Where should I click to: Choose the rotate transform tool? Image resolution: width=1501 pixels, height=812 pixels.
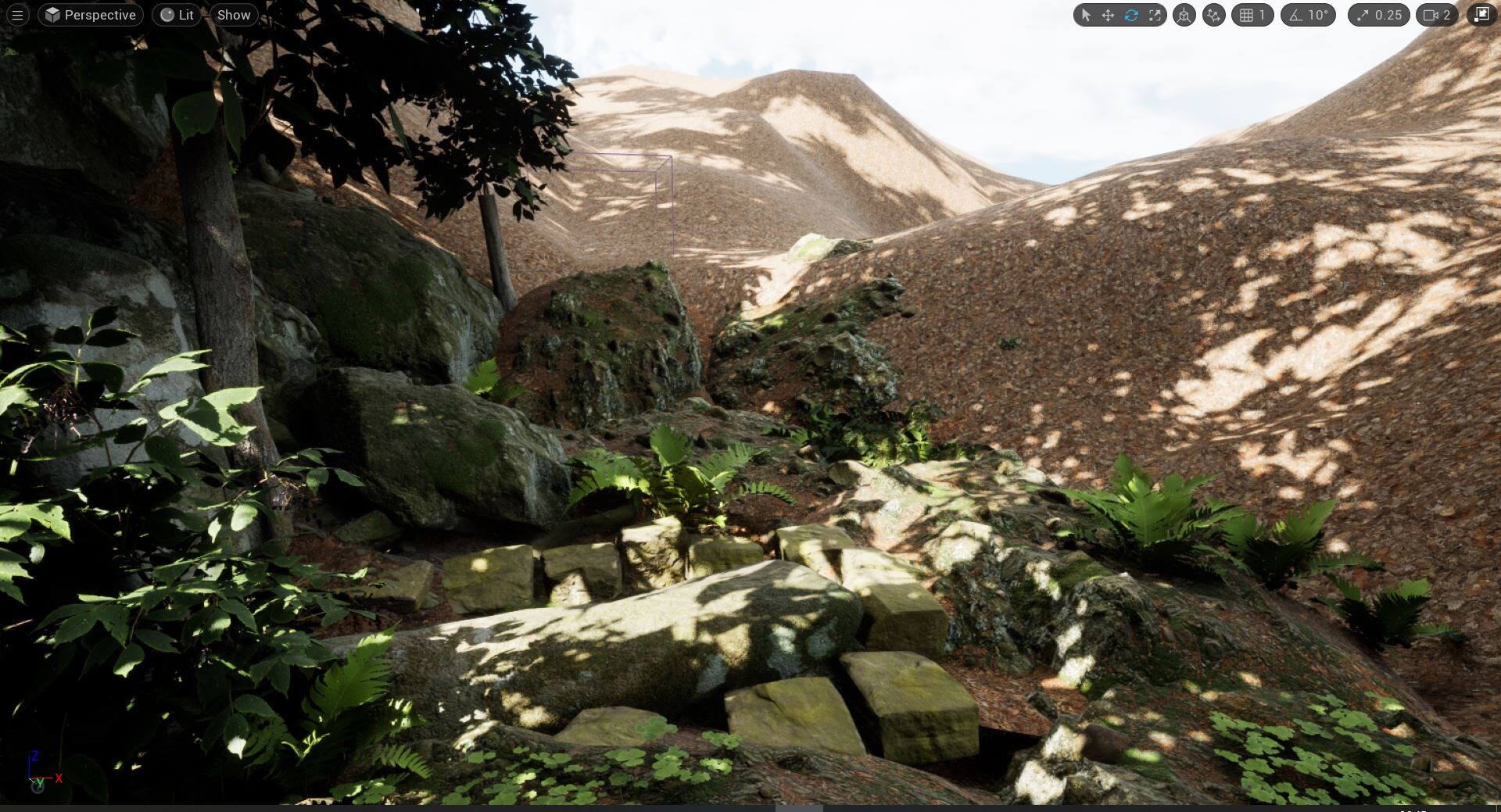(1131, 15)
